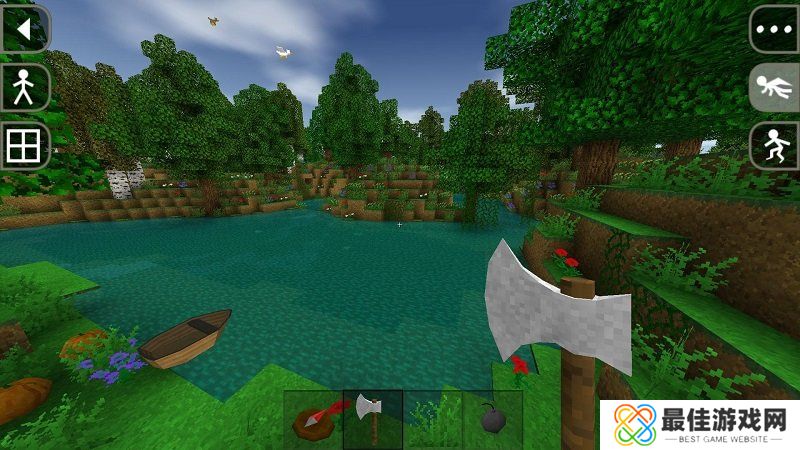Screen dimensions: 800x450
Task: Open the inventory grid button
Action: click(x=22, y=147)
